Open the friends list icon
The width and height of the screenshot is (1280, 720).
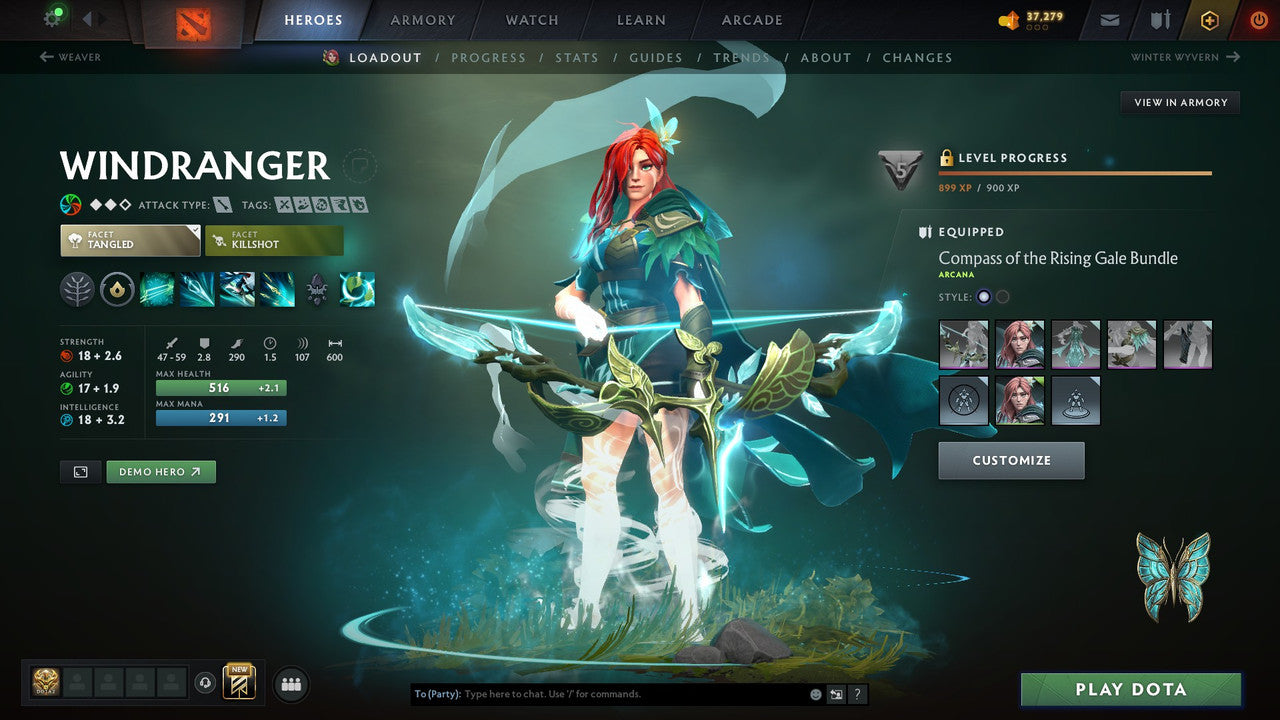[290, 684]
